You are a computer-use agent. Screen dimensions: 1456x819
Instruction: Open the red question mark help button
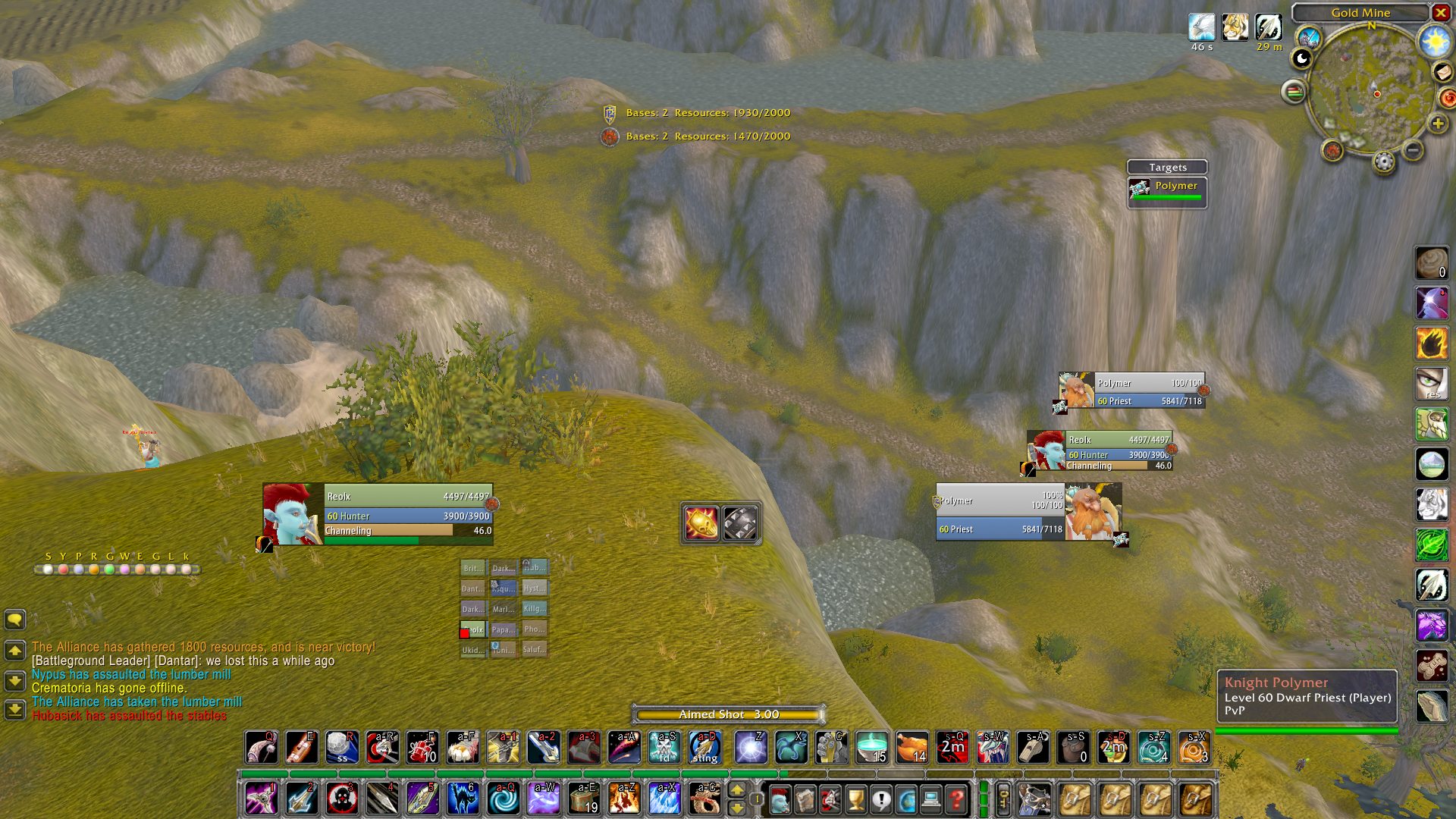(957, 799)
